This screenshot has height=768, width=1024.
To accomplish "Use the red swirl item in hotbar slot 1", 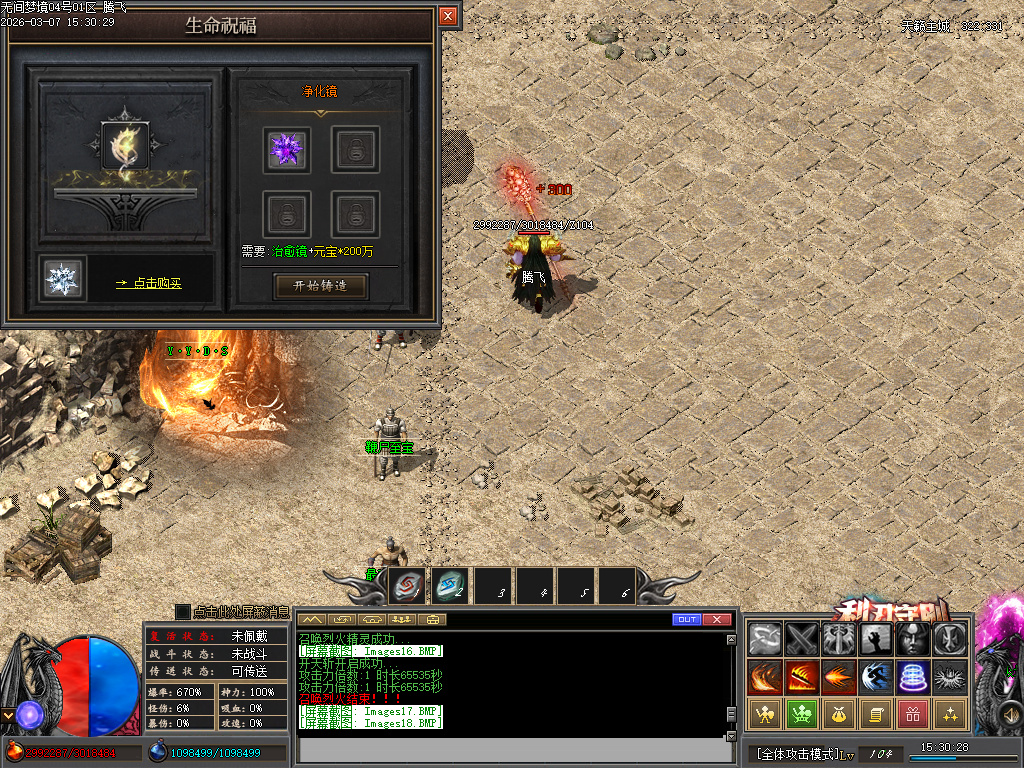I will click(408, 586).
